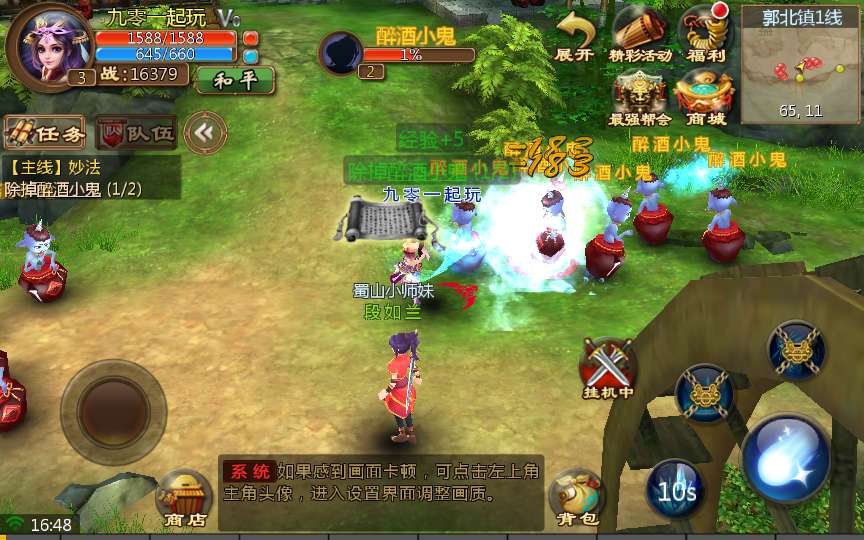Toggle the 和平 peace mode button
The height and width of the screenshot is (540, 864).
click(235, 80)
